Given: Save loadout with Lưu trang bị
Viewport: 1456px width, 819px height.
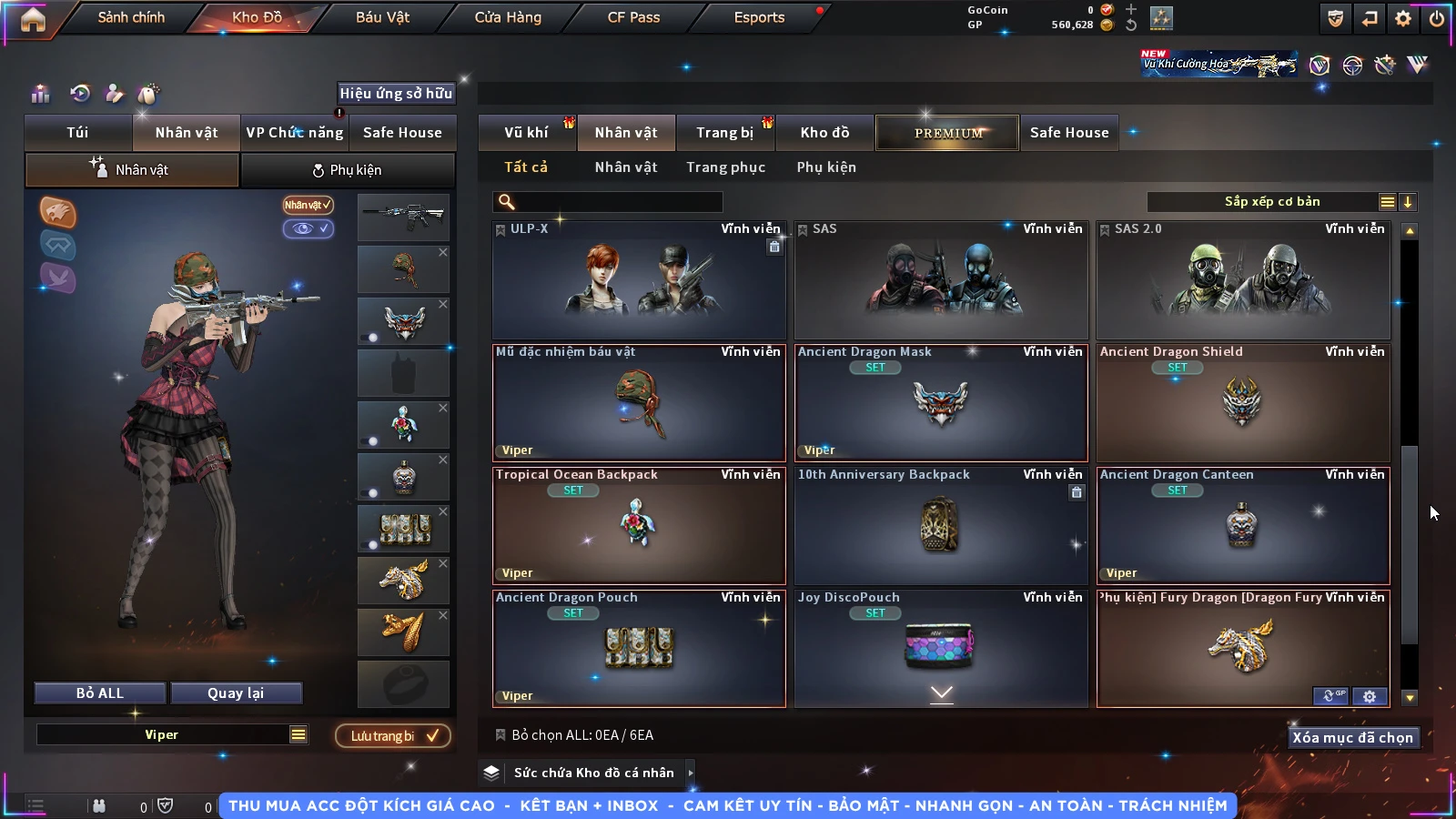Looking at the screenshot, I should pyautogui.click(x=393, y=735).
